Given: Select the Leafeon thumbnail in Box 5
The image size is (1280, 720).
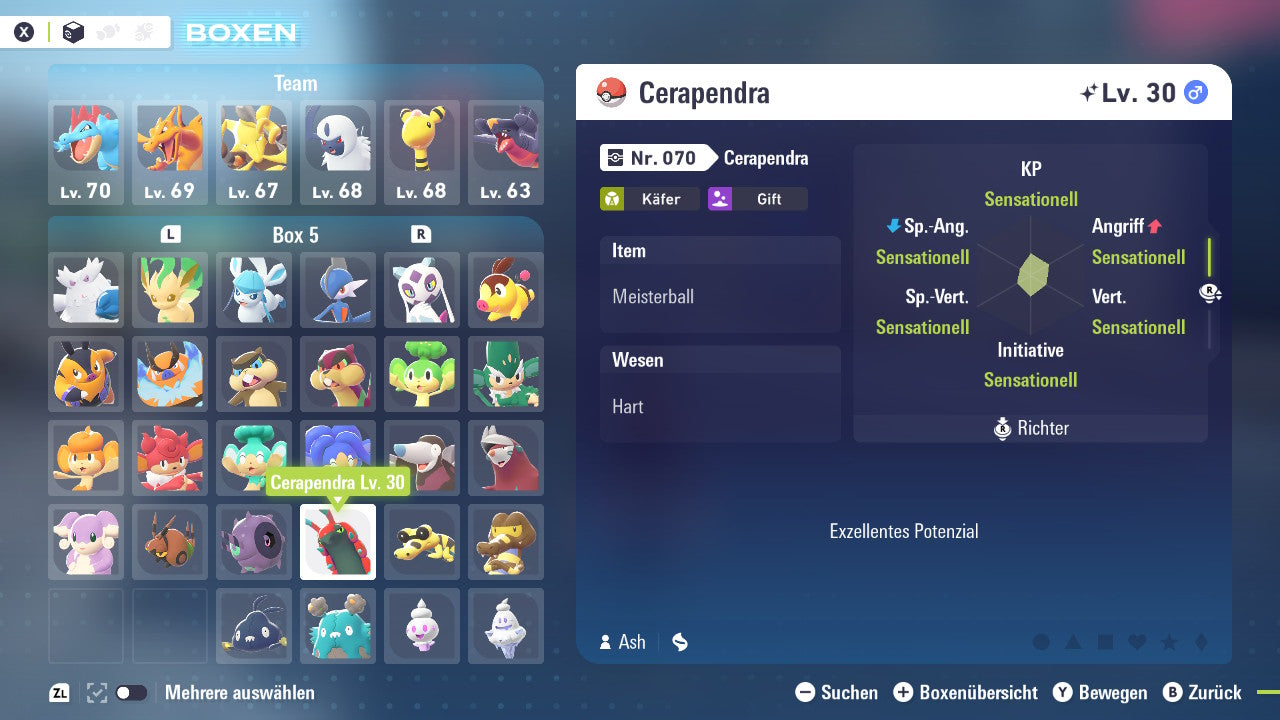Looking at the screenshot, I should tap(170, 290).
